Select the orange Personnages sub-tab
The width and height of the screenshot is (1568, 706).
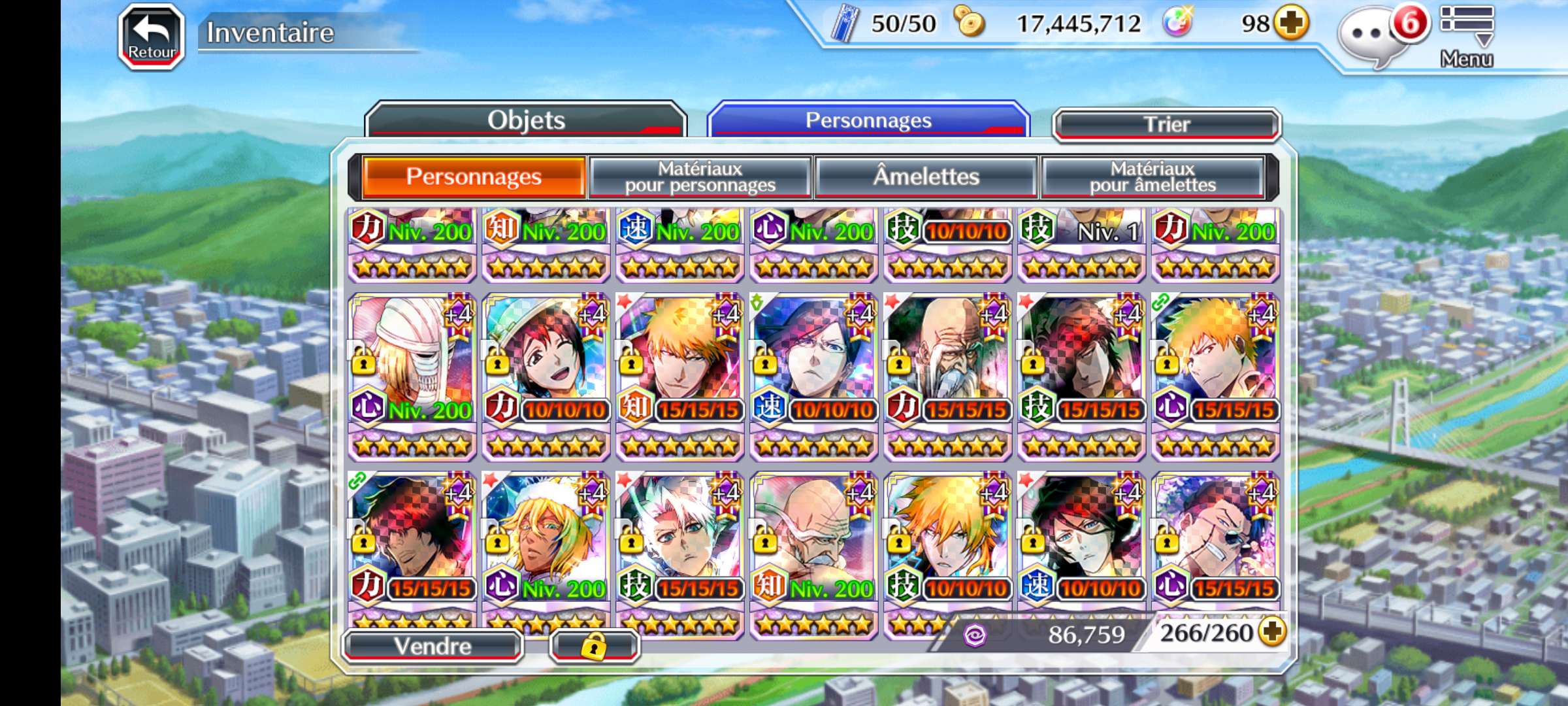pos(474,176)
